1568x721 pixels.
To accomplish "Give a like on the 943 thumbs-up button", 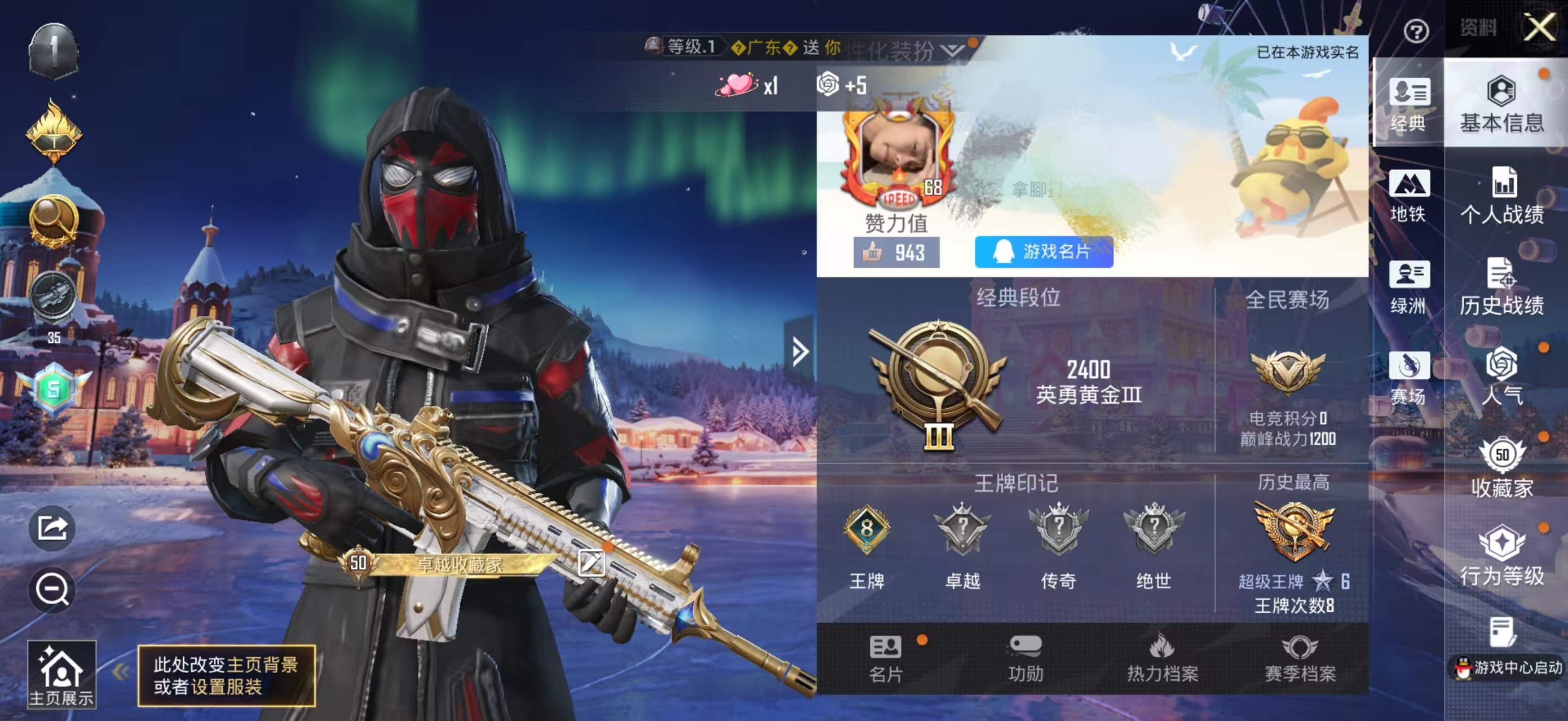I will tap(896, 253).
